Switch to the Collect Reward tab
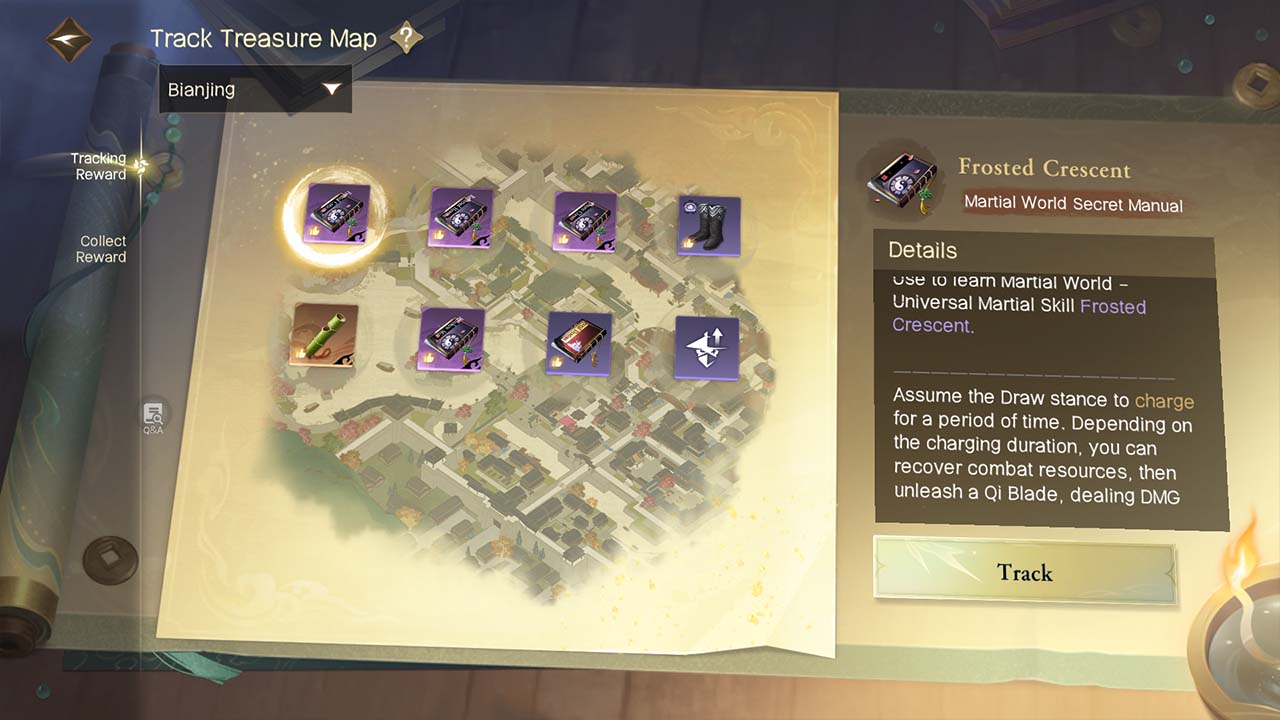1280x720 pixels. pos(103,249)
